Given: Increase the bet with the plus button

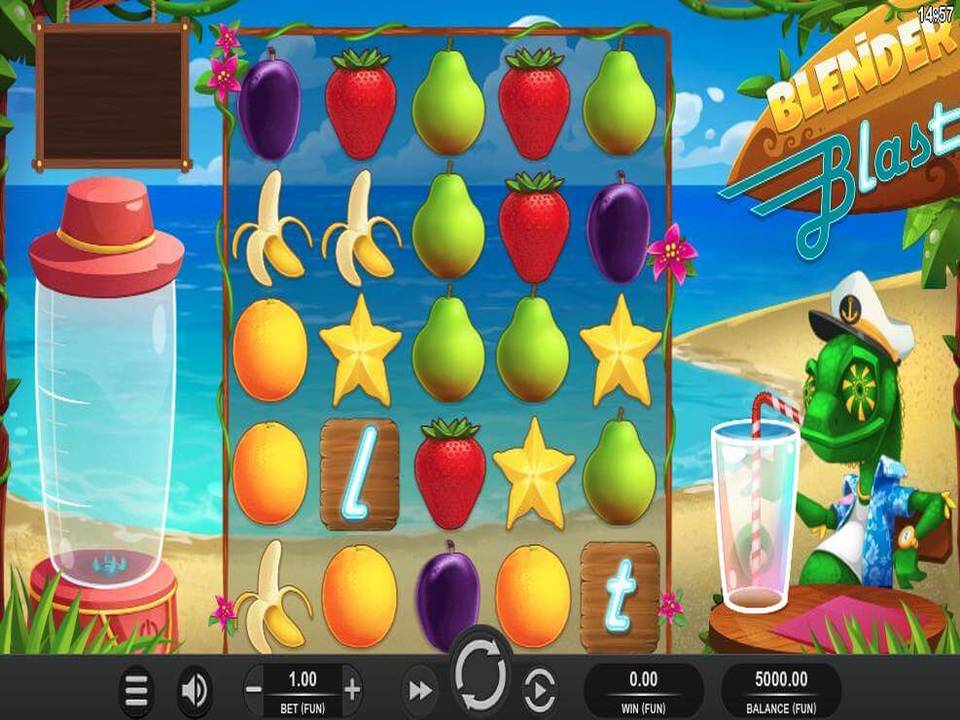Looking at the screenshot, I should tap(352, 689).
